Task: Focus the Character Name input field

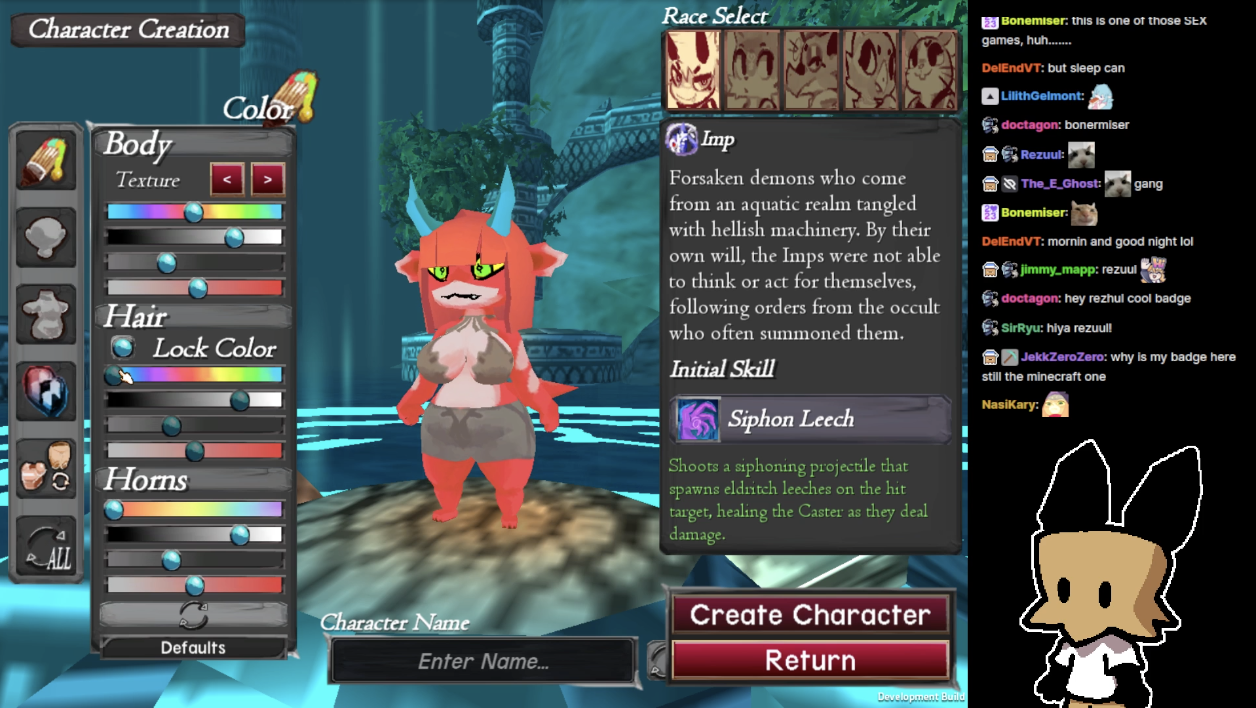Action: coord(484,661)
